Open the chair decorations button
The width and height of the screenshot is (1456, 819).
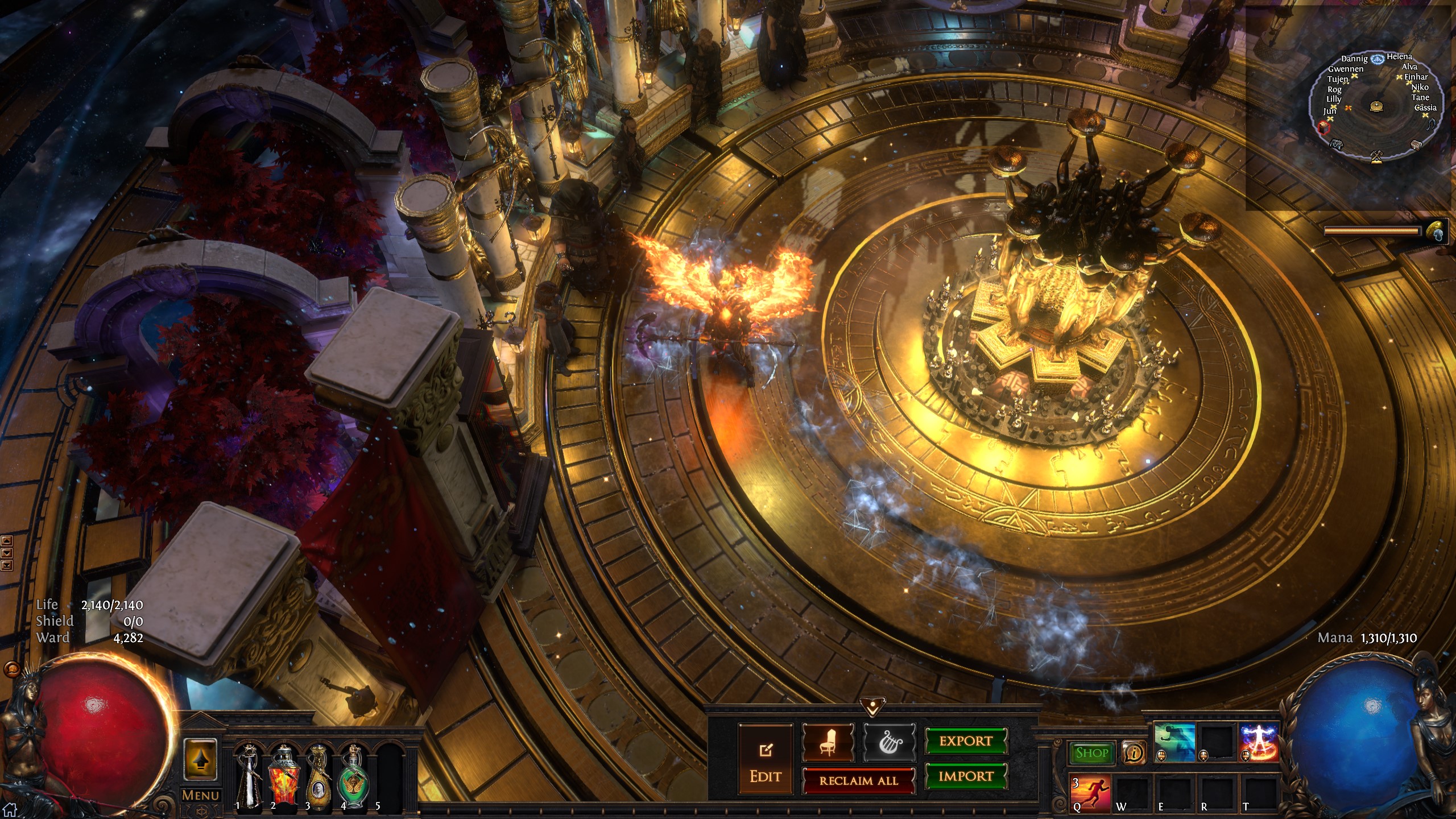tap(828, 742)
